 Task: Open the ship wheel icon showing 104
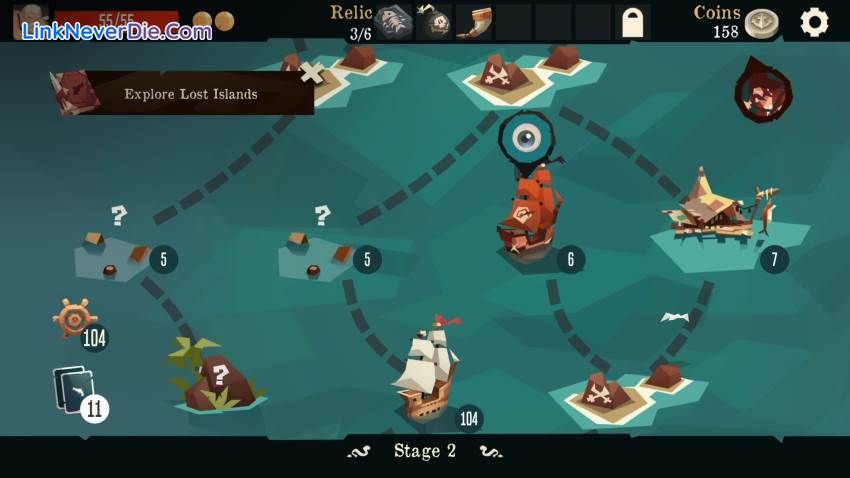pos(76,319)
